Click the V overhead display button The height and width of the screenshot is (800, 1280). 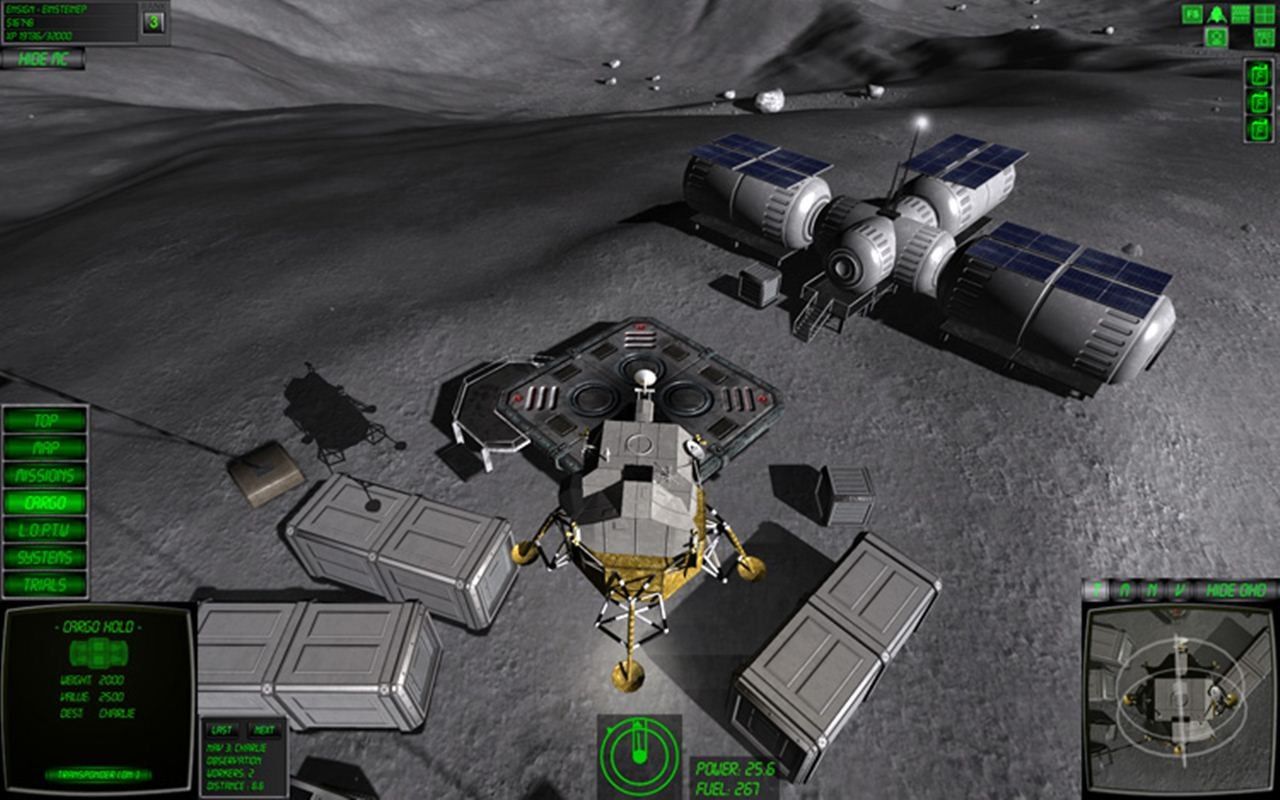pos(1179,590)
